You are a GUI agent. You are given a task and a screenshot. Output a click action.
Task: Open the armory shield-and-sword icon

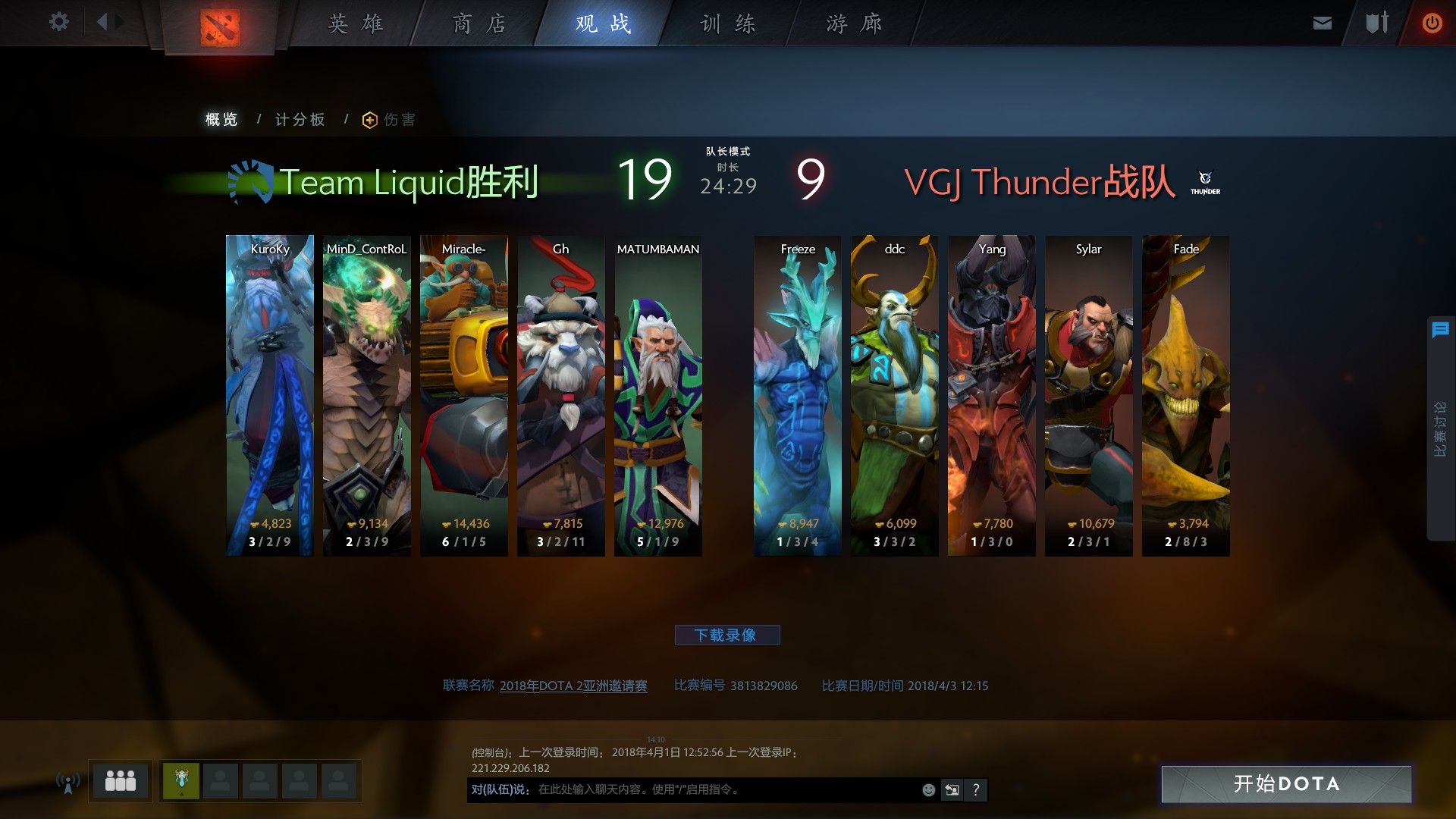1376,22
